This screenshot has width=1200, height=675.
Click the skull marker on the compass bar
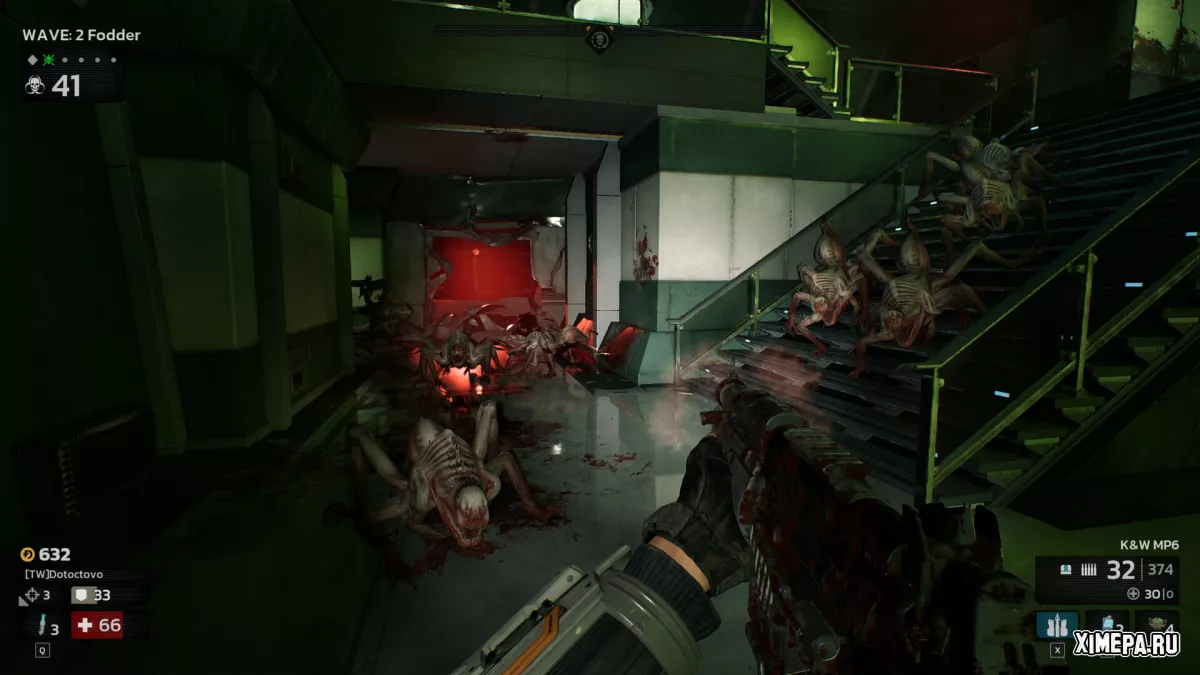[x=599, y=40]
